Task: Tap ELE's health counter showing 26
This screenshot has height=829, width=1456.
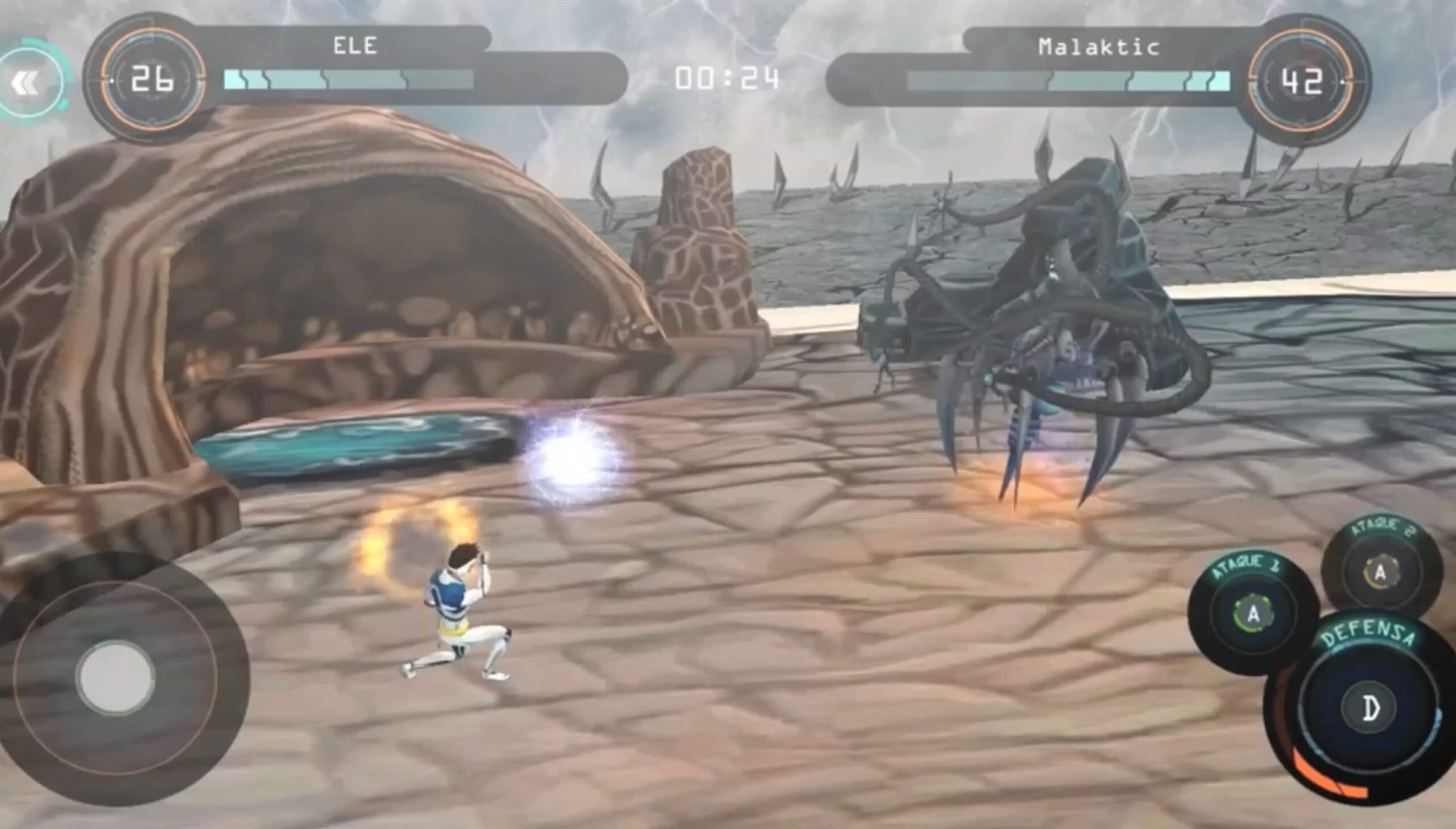Action: tap(153, 79)
